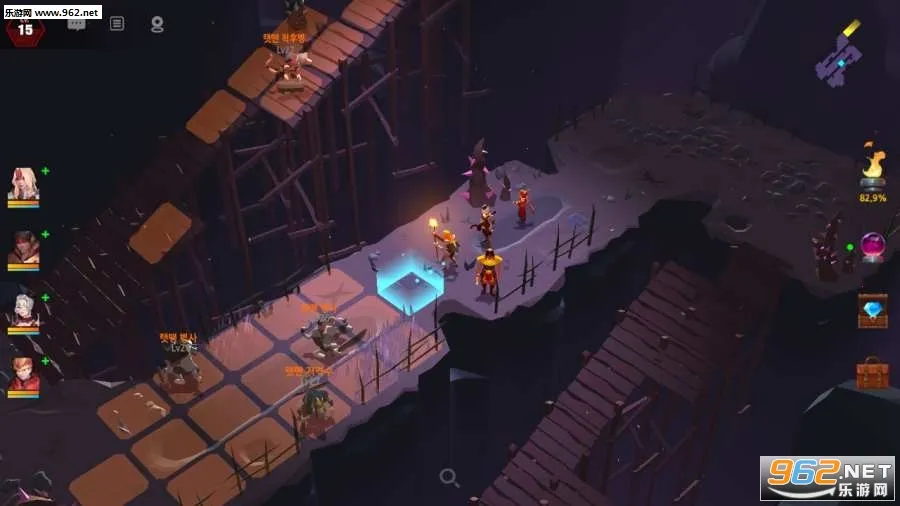Open the brown backpack inventory
Viewport: 900px width, 506px height.
point(872,373)
